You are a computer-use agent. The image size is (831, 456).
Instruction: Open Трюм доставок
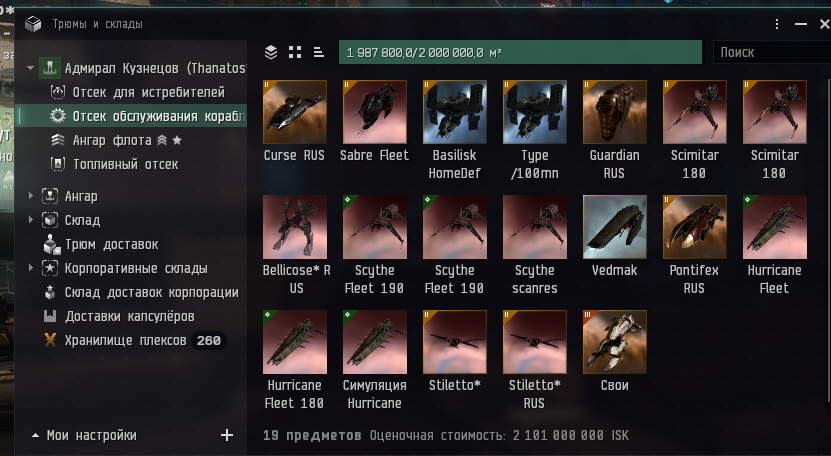pyautogui.click(x=111, y=244)
